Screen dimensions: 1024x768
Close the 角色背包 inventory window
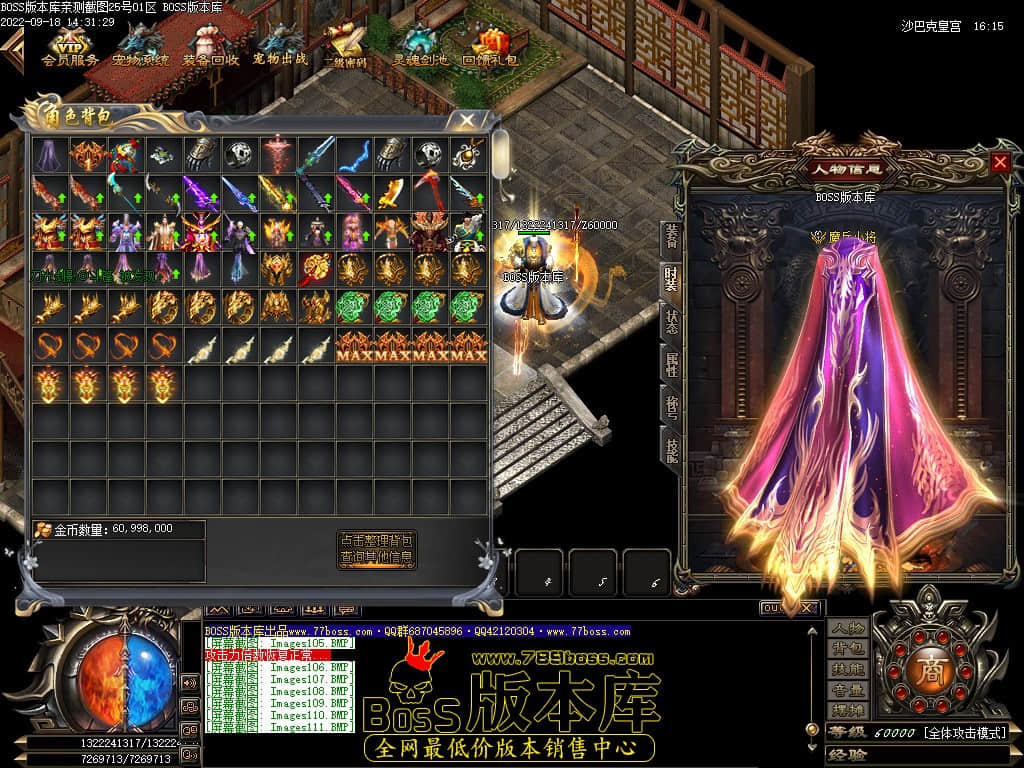point(466,119)
